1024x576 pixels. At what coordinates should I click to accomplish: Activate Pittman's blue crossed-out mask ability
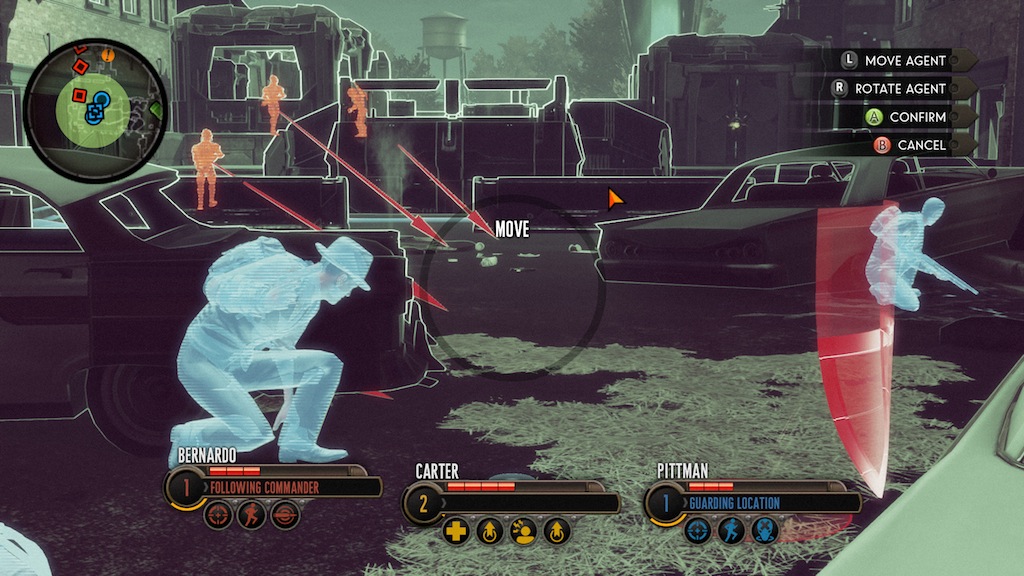pos(764,531)
